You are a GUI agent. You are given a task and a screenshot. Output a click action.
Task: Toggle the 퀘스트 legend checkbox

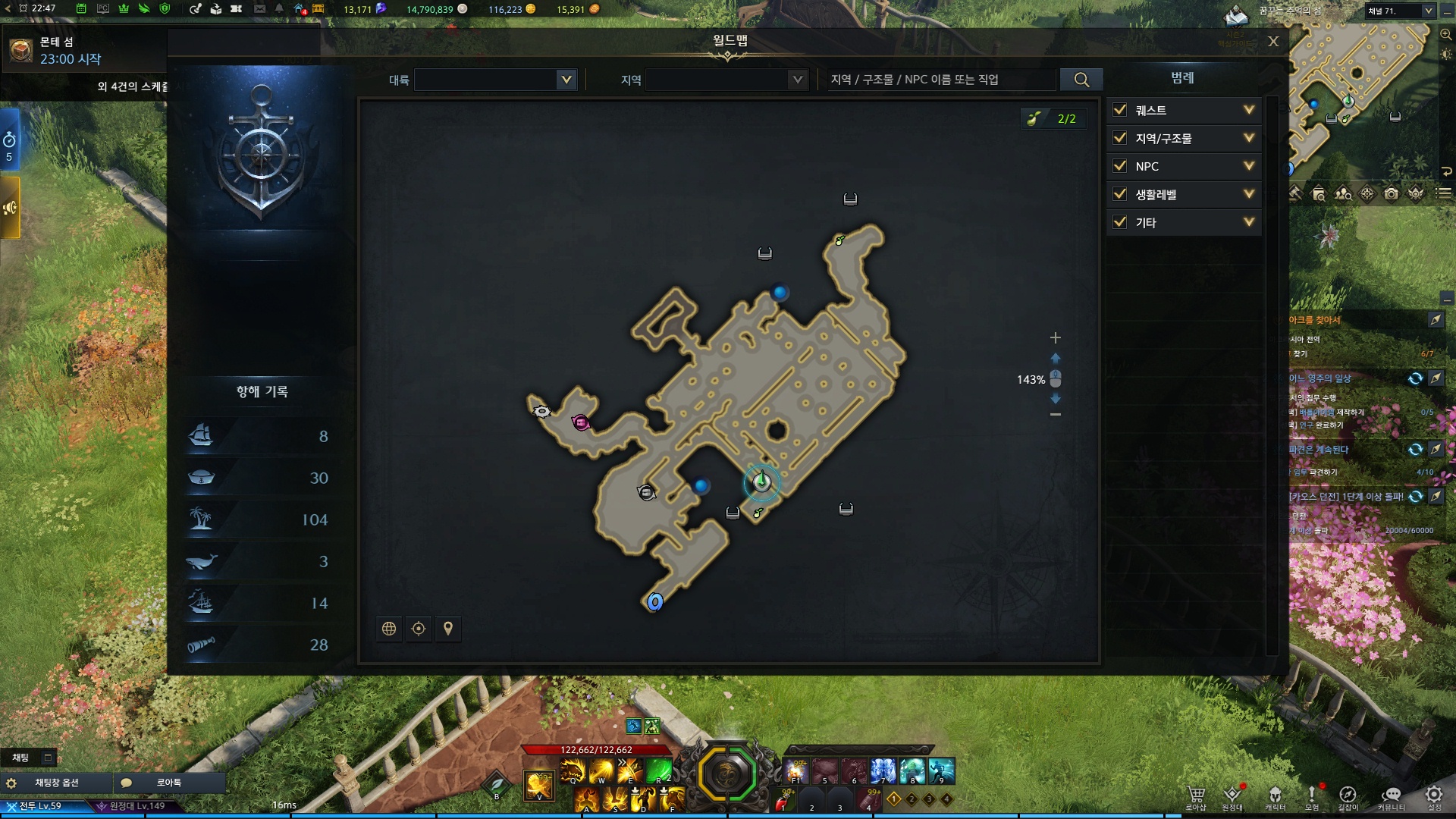1120,110
